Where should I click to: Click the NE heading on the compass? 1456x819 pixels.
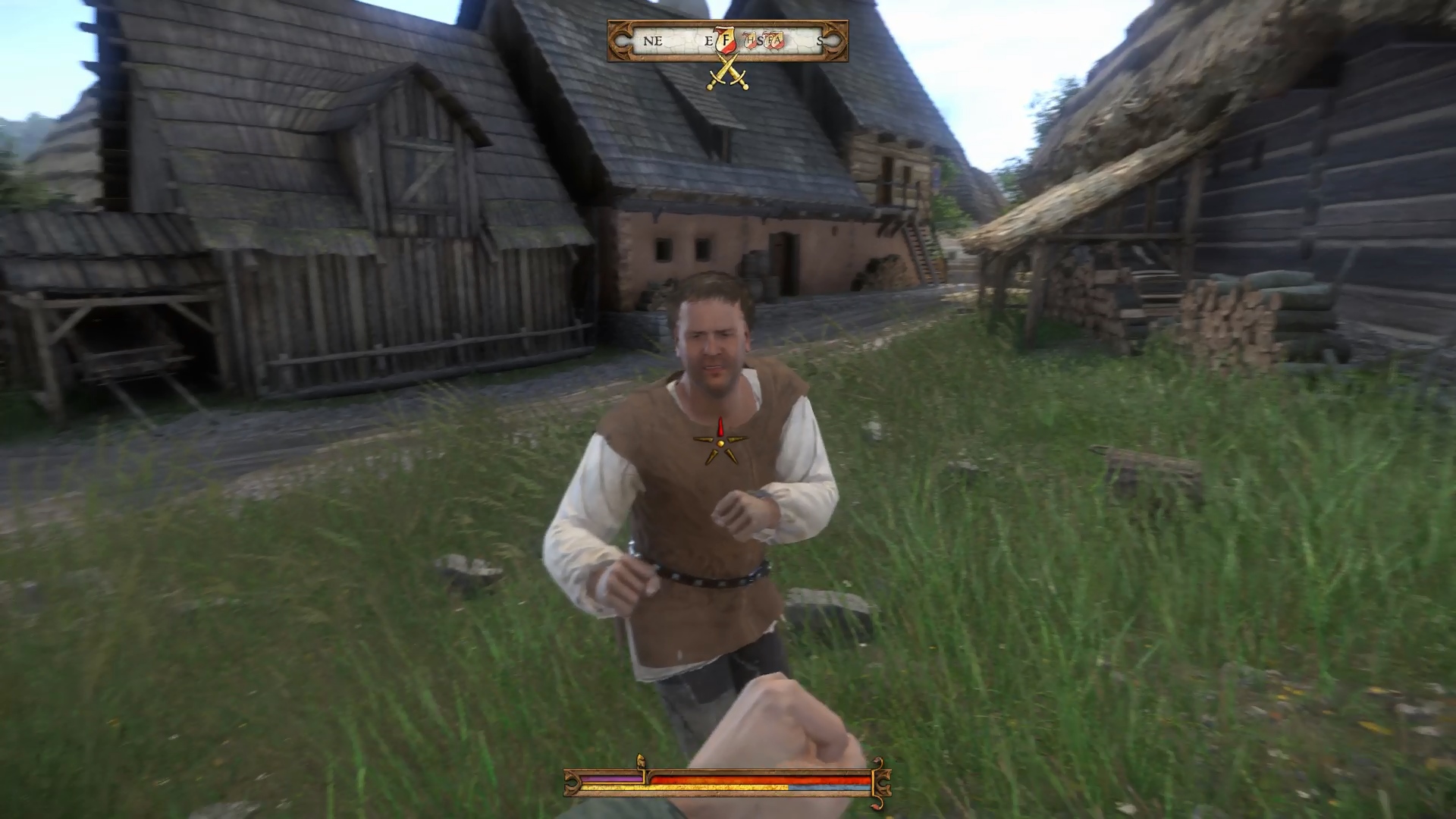(x=653, y=41)
